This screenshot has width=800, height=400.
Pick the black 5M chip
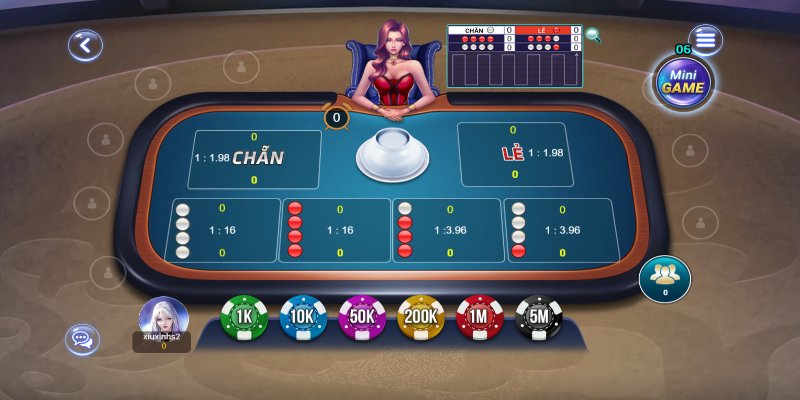(x=539, y=318)
